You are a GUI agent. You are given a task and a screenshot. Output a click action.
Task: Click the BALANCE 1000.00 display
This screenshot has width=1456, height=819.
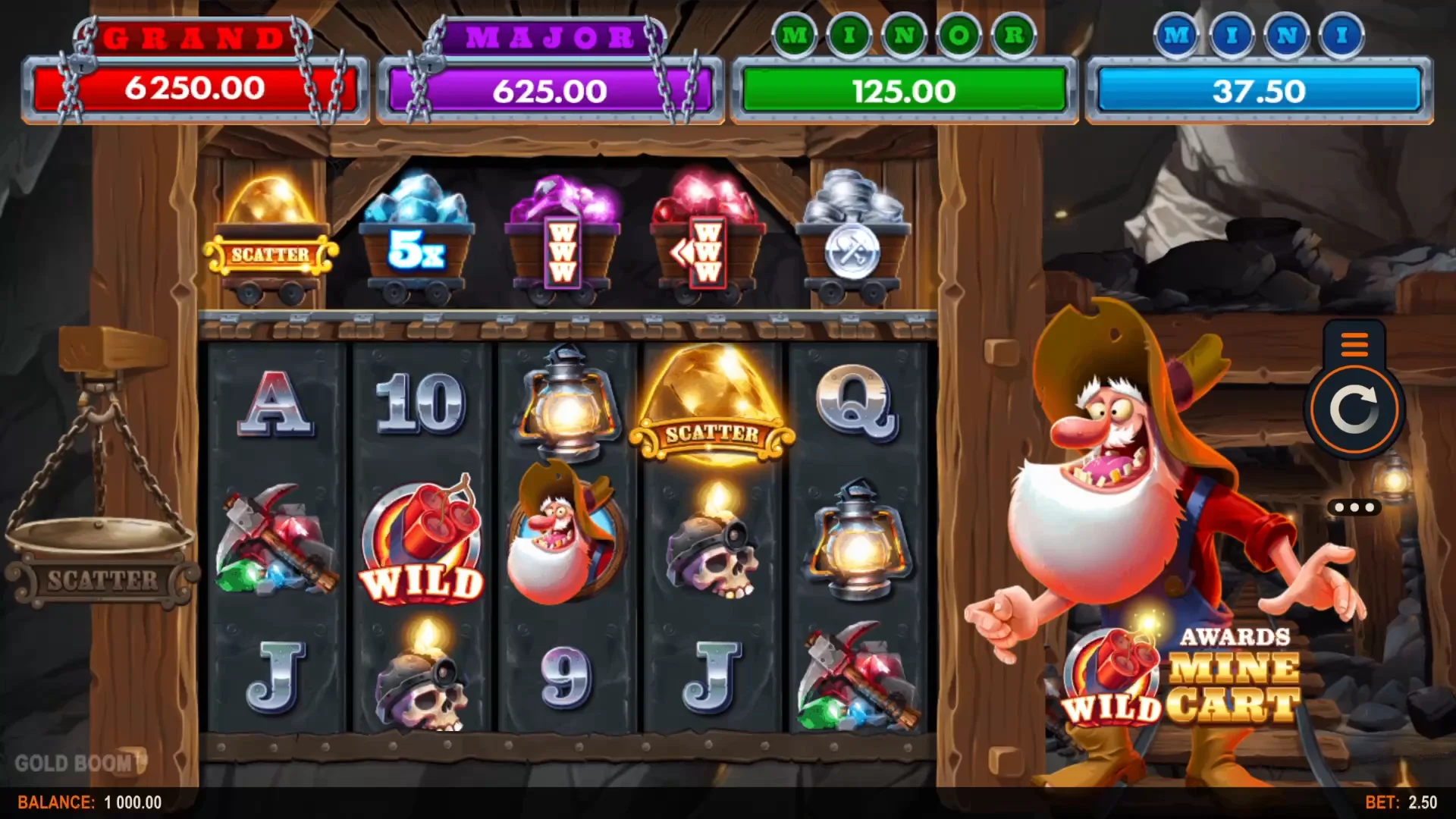pyautogui.click(x=91, y=802)
